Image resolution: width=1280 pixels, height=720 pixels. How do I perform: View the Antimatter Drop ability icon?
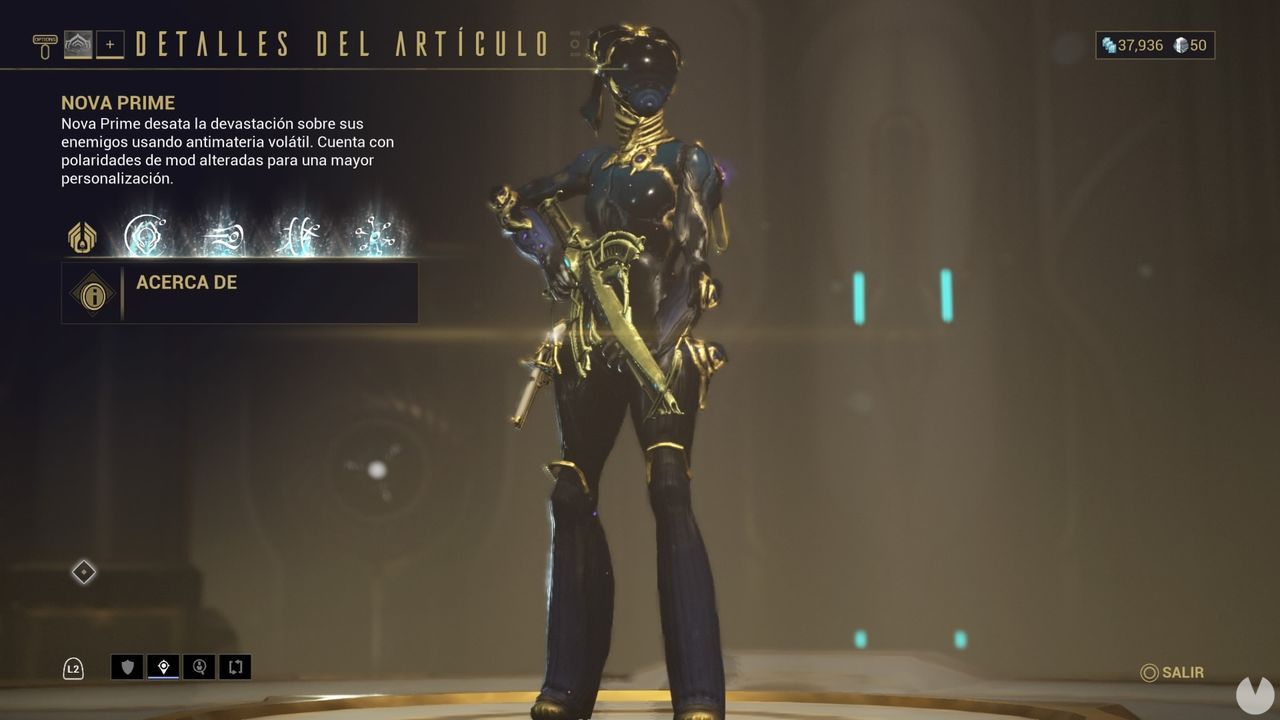223,237
